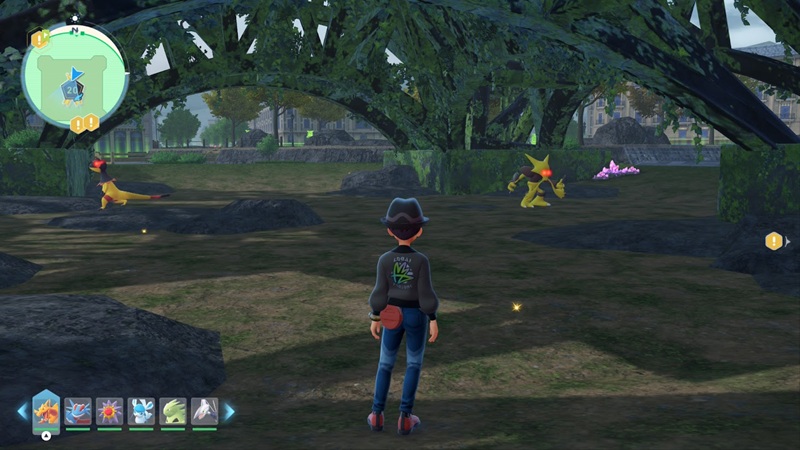Pick the light-blue ice creature party slot
The height and width of the screenshot is (450, 800).
(x=141, y=411)
